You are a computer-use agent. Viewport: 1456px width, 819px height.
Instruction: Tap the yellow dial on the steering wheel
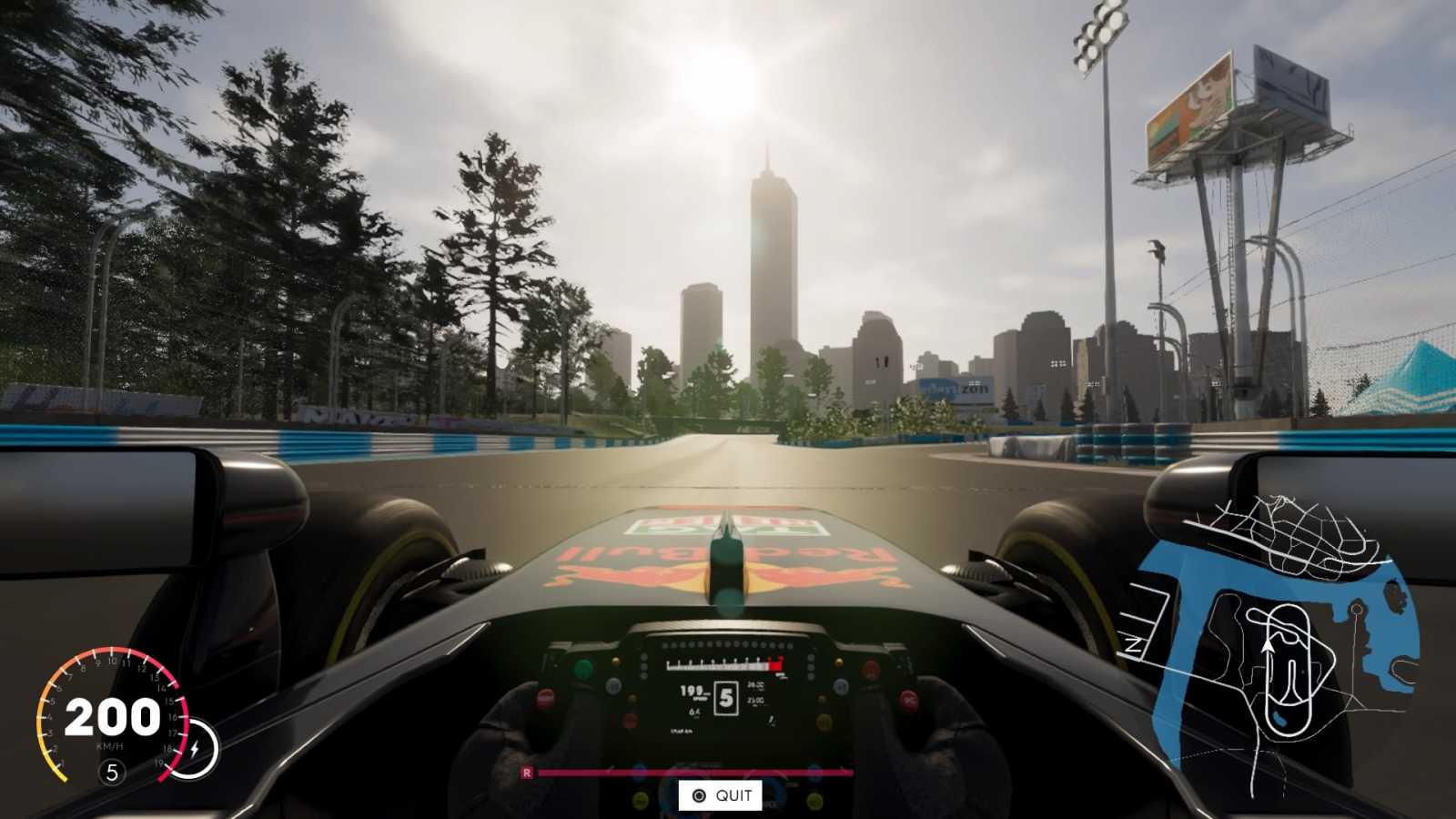(x=821, y=723)
